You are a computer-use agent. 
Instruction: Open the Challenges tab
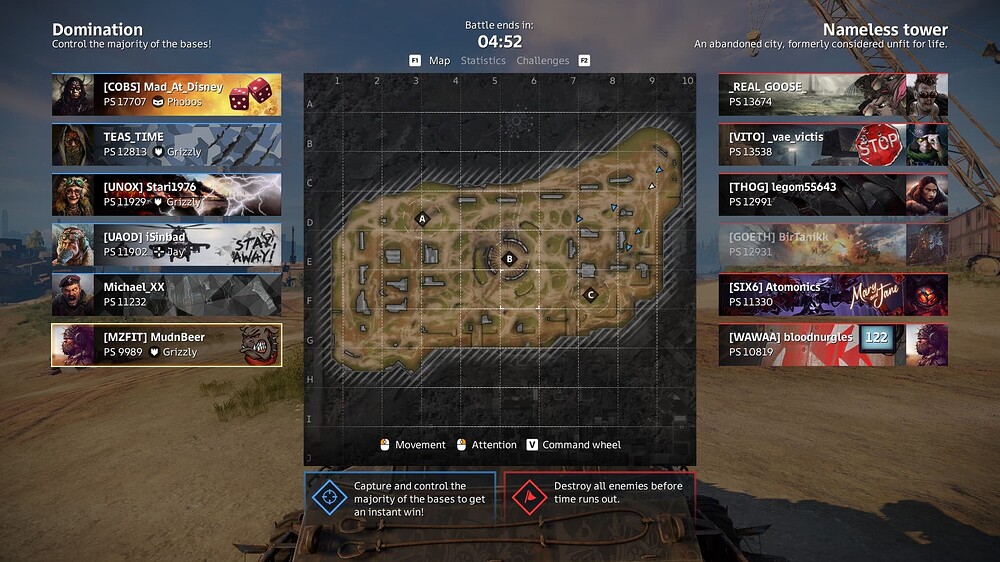542,61
